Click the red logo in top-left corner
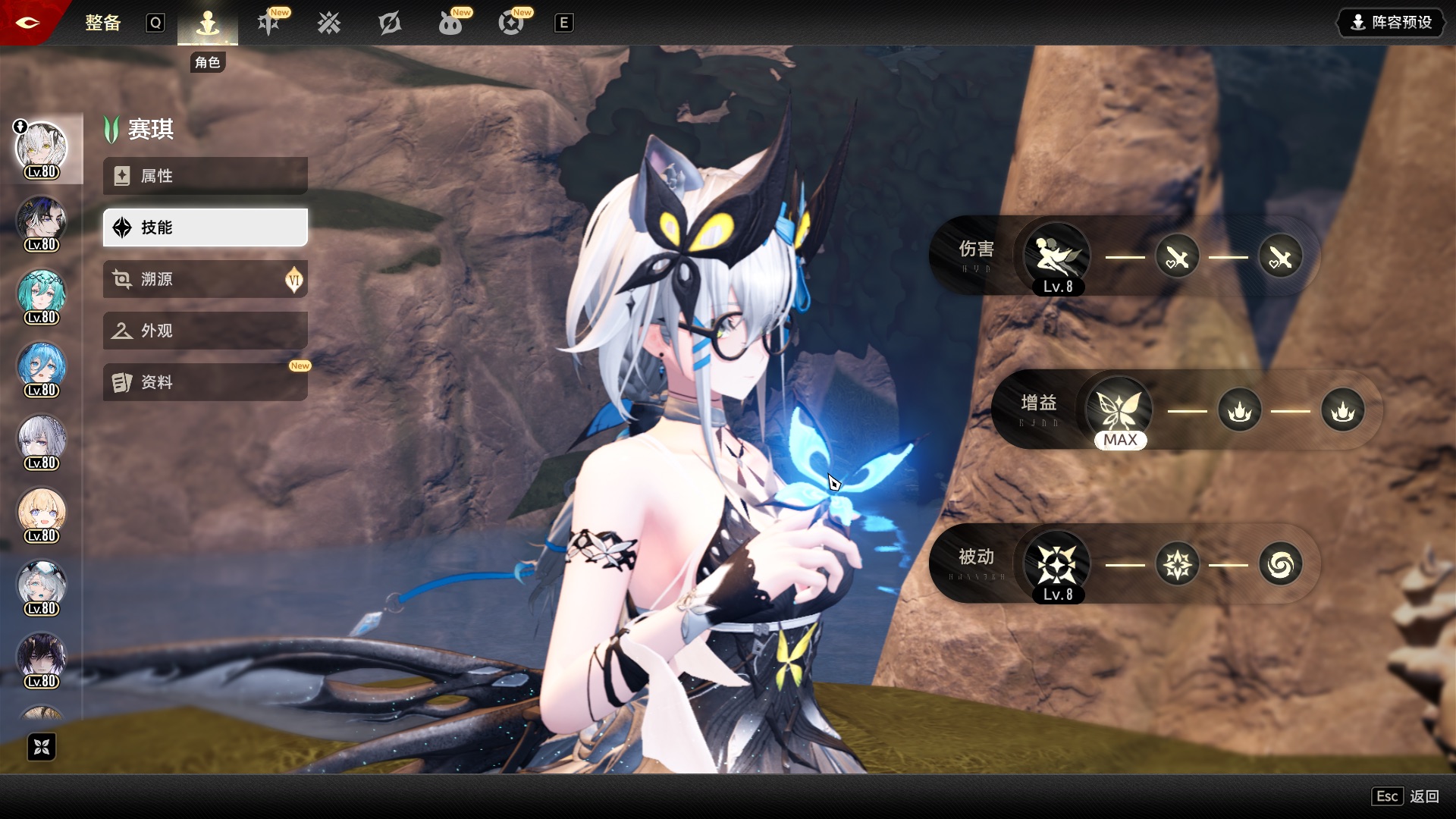The height and width of the screenshot is (819, 1456). click(27, 22)
